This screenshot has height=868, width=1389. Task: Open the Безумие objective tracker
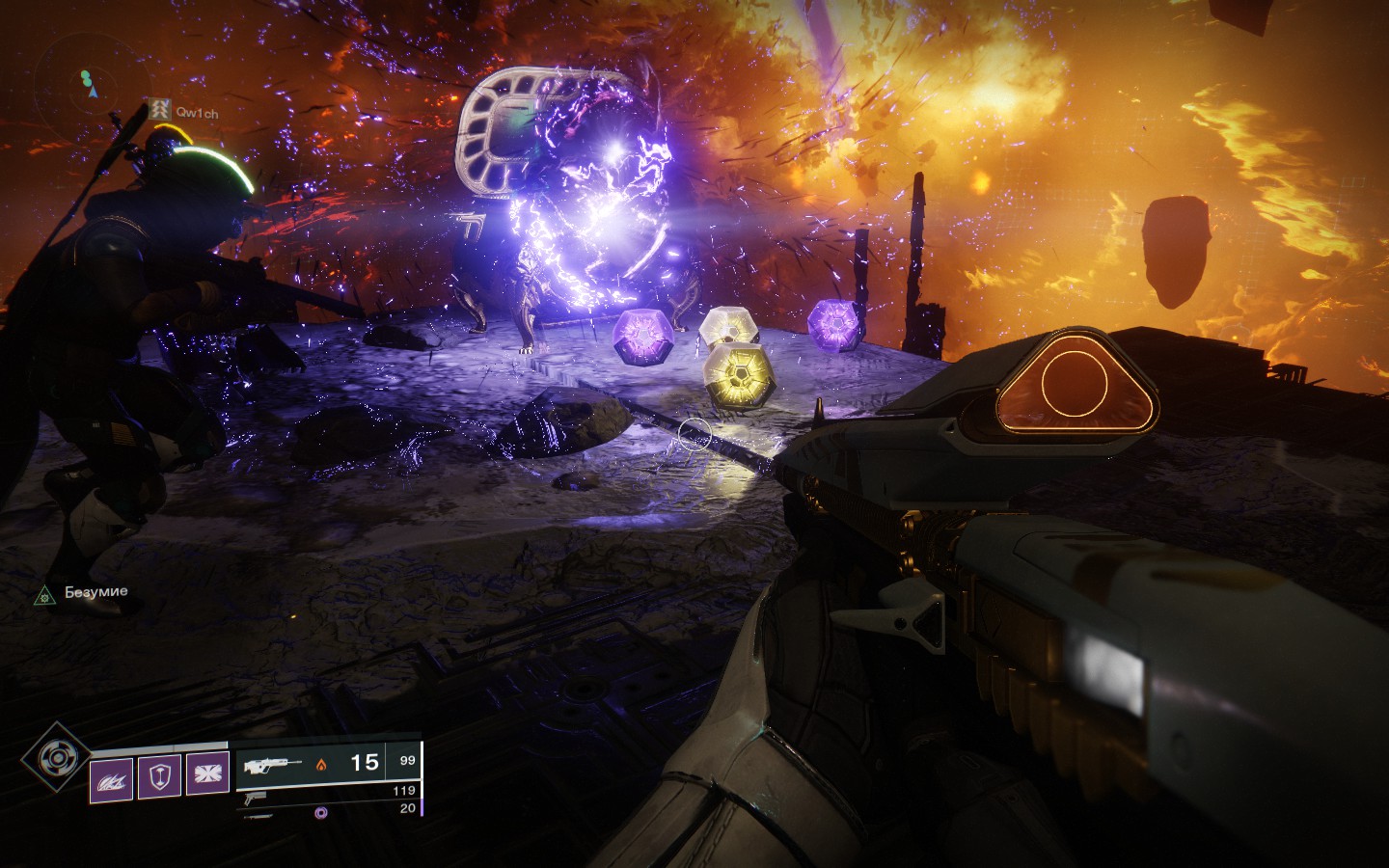pos(83,592)
